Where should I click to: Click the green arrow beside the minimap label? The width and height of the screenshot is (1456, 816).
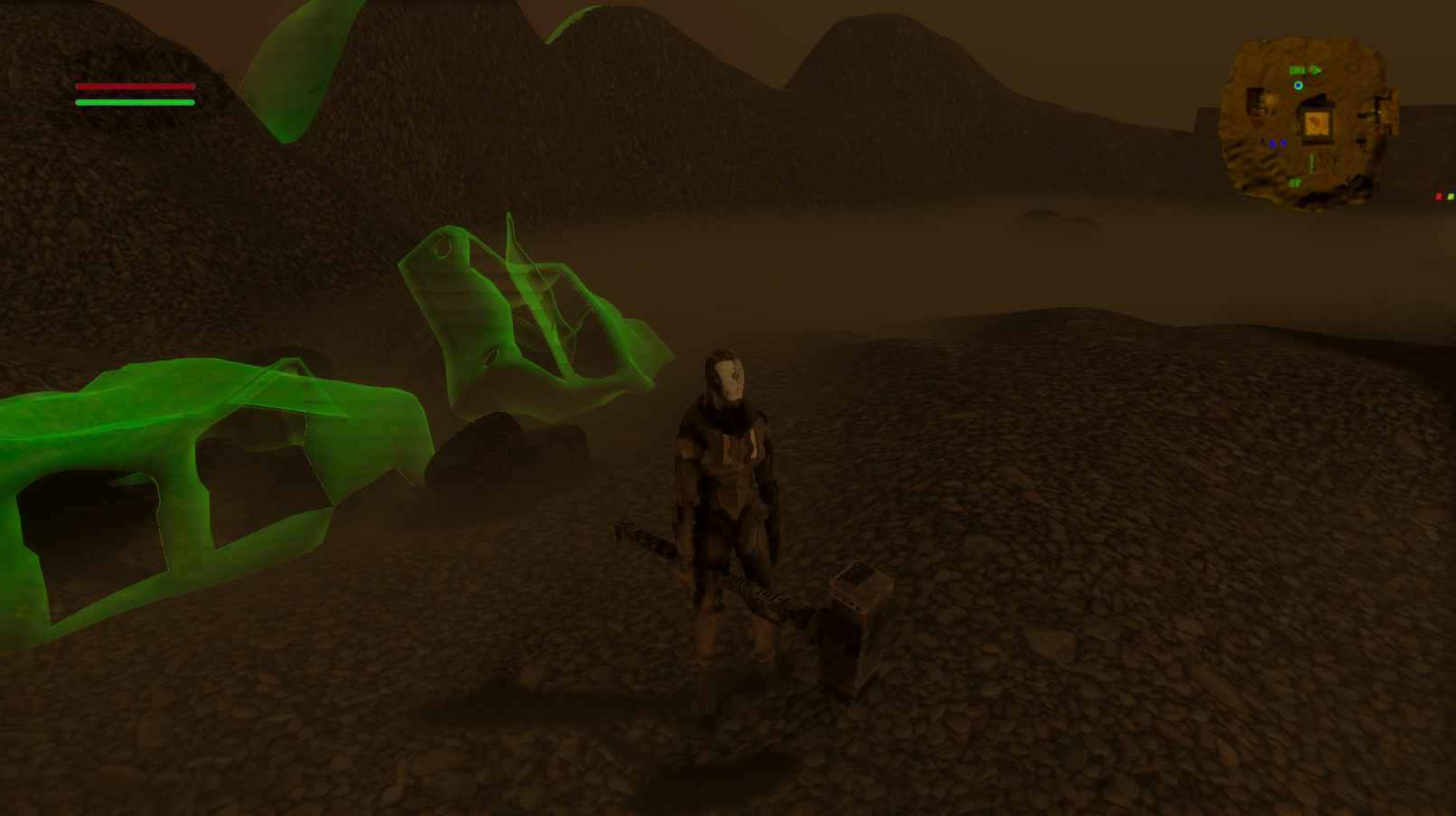(1315, 70)
